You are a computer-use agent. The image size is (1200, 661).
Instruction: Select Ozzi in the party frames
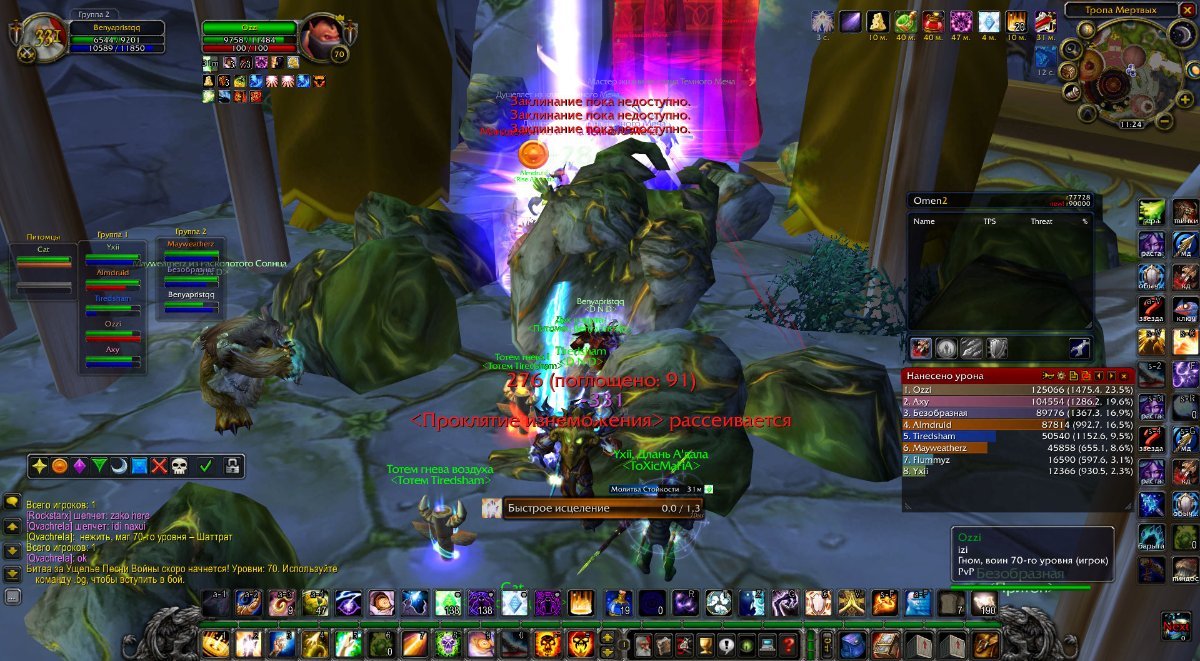click(x=112, y=330)
